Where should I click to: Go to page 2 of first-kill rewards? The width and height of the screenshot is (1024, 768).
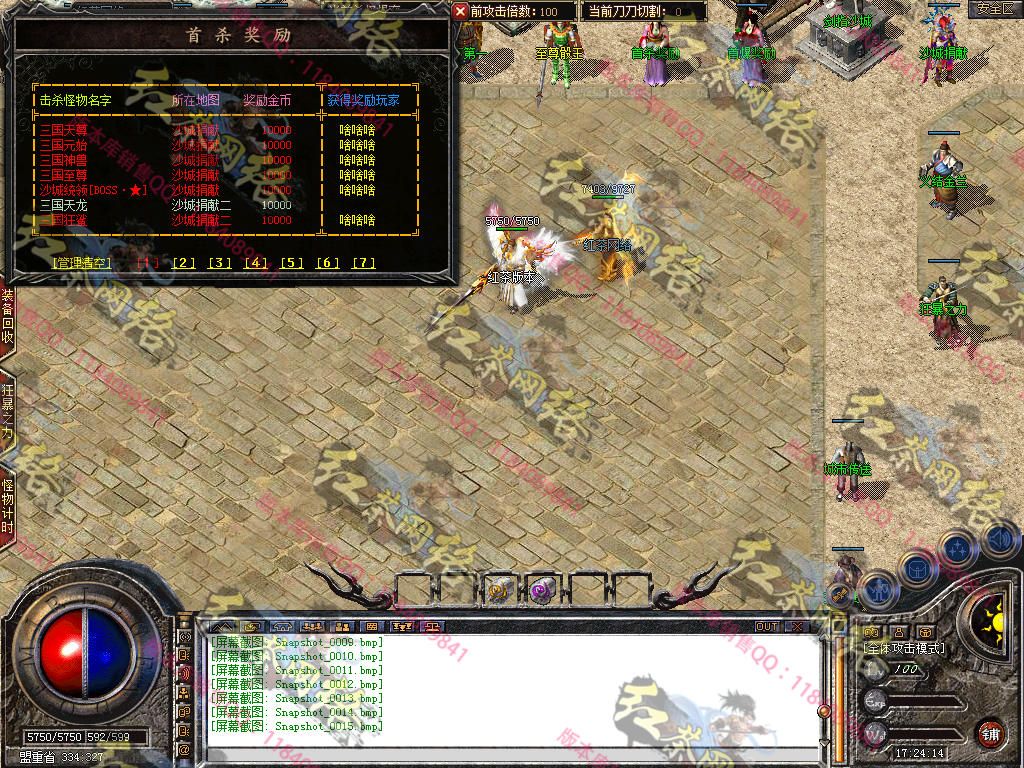pyautogui.click(x=184, y=263)
